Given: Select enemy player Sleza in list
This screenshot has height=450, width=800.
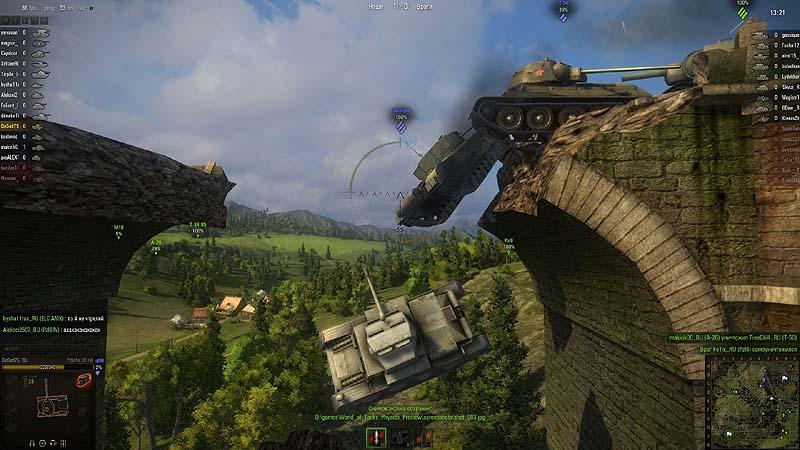Looking at the screenshot, I should [x=788, y=86].
